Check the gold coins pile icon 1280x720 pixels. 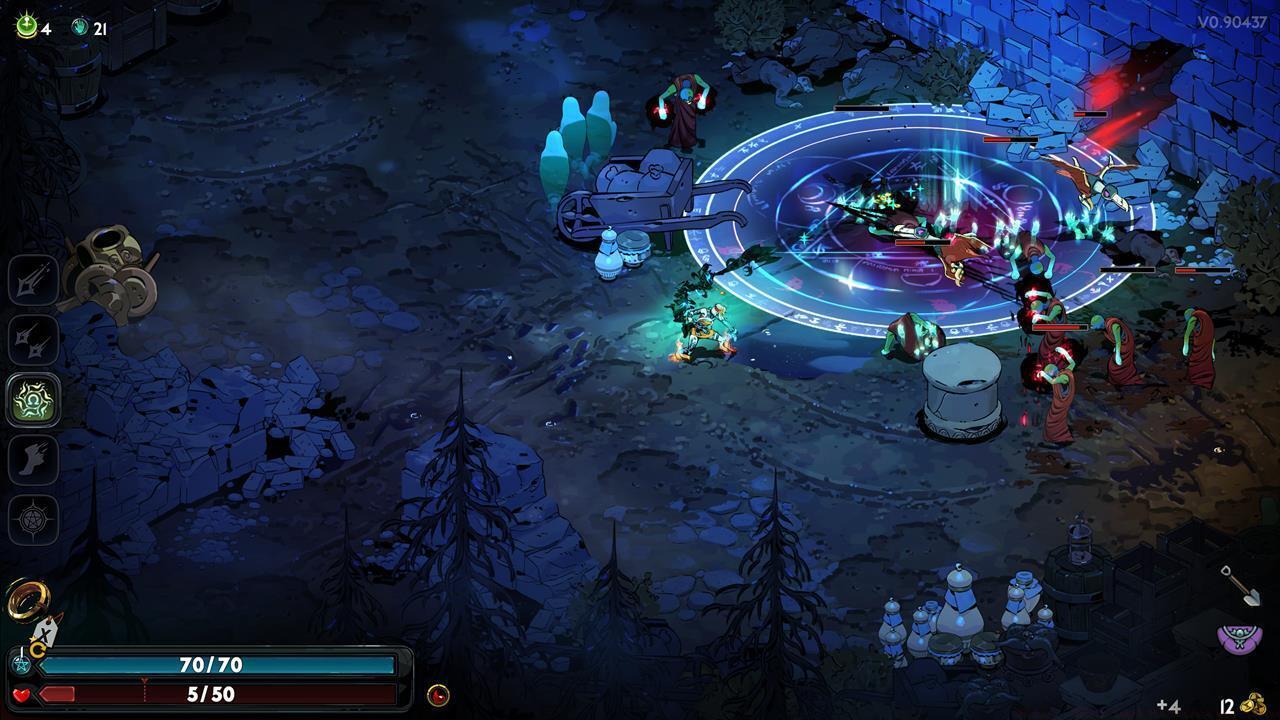coord(1254,704)
